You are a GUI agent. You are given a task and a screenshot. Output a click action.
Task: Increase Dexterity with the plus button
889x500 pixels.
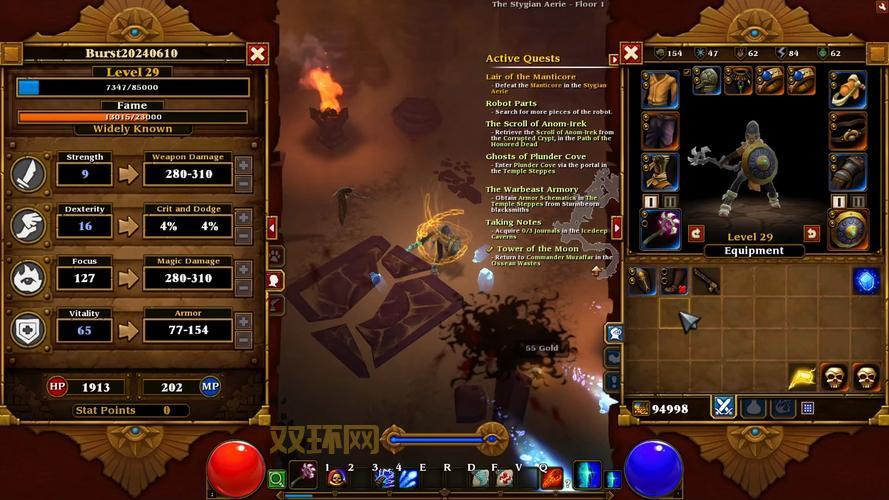tap(243, 218)
